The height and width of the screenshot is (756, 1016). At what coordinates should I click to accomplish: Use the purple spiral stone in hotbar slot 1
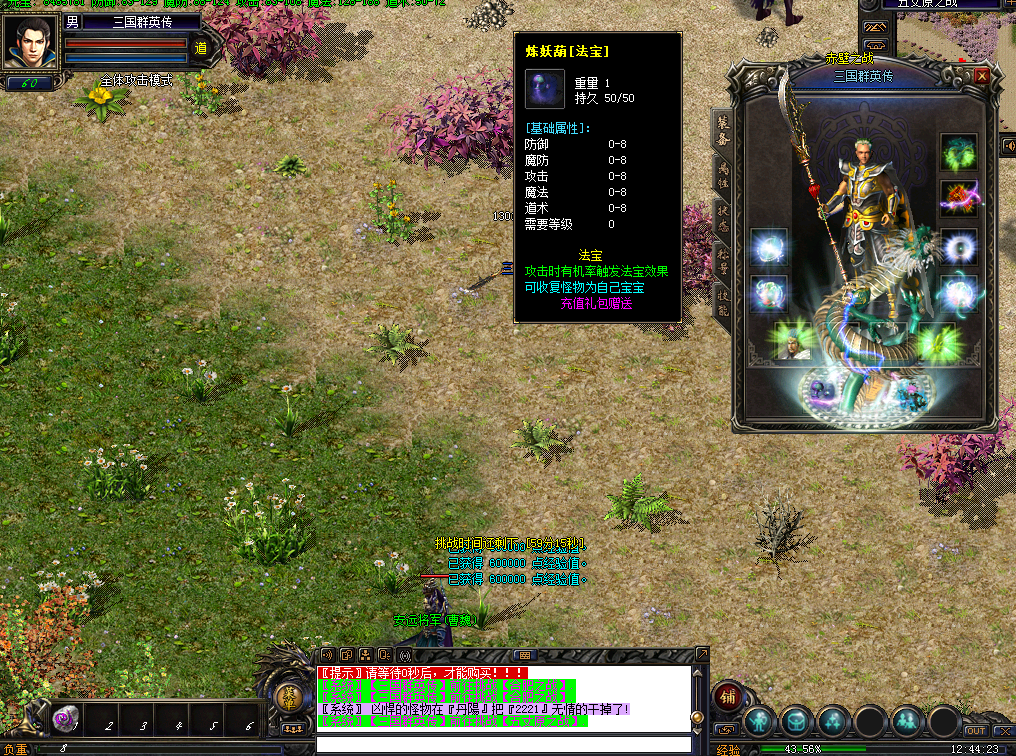tap(67, 718)
